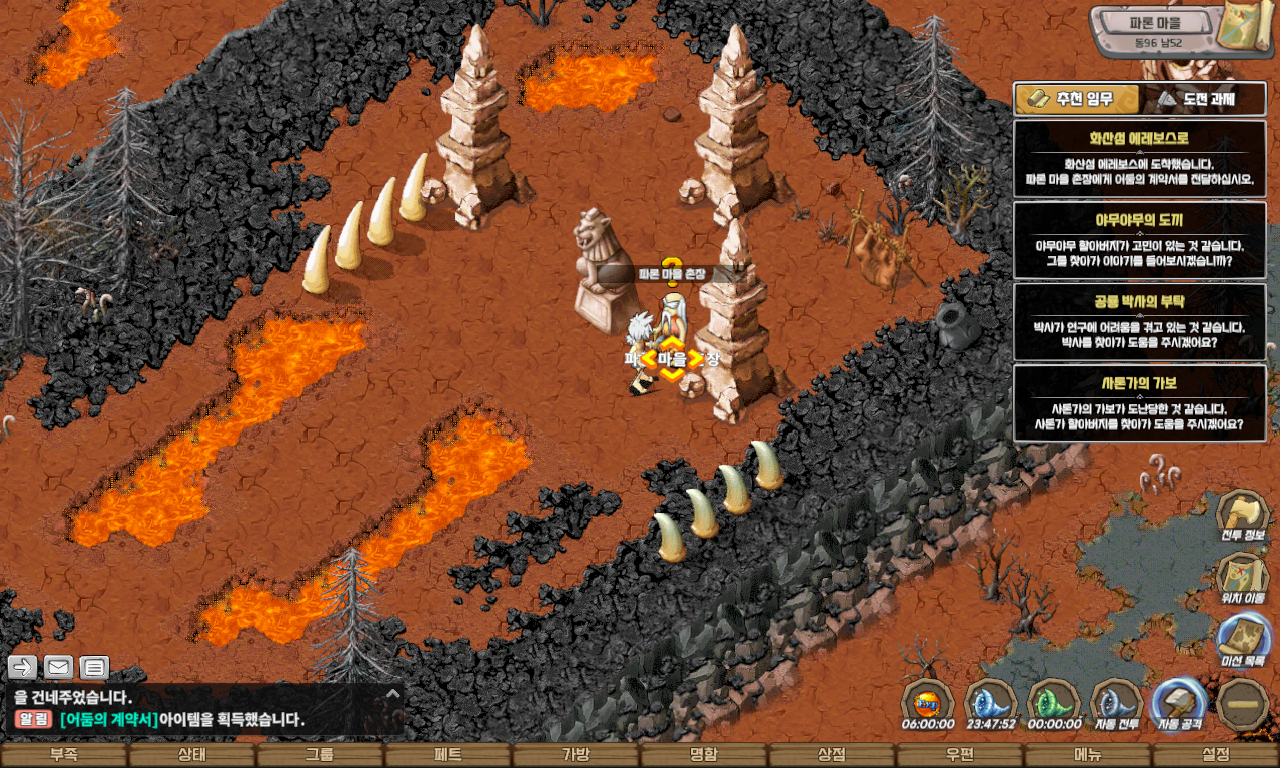Select the 추천 임무 tab
1280x768 pixels.
pyautogui.click(x=1078, y=99)
